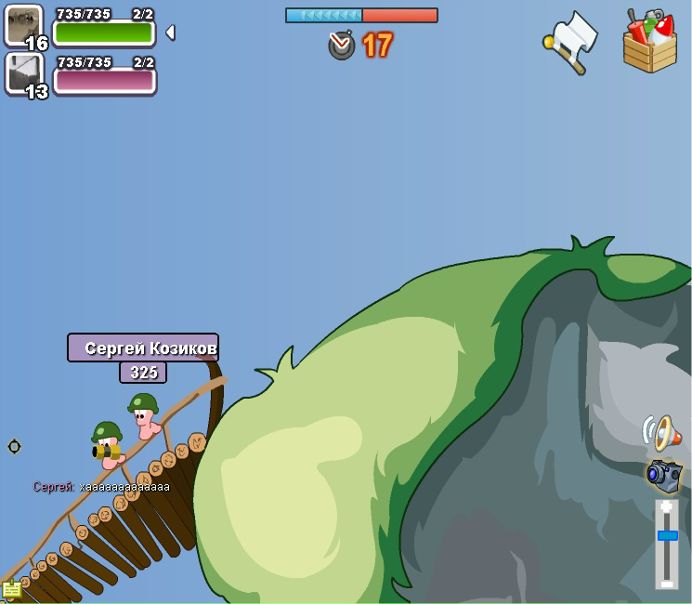Take a screenshot with the camera icon
The image size is (692, 604).
click(664, 474)
